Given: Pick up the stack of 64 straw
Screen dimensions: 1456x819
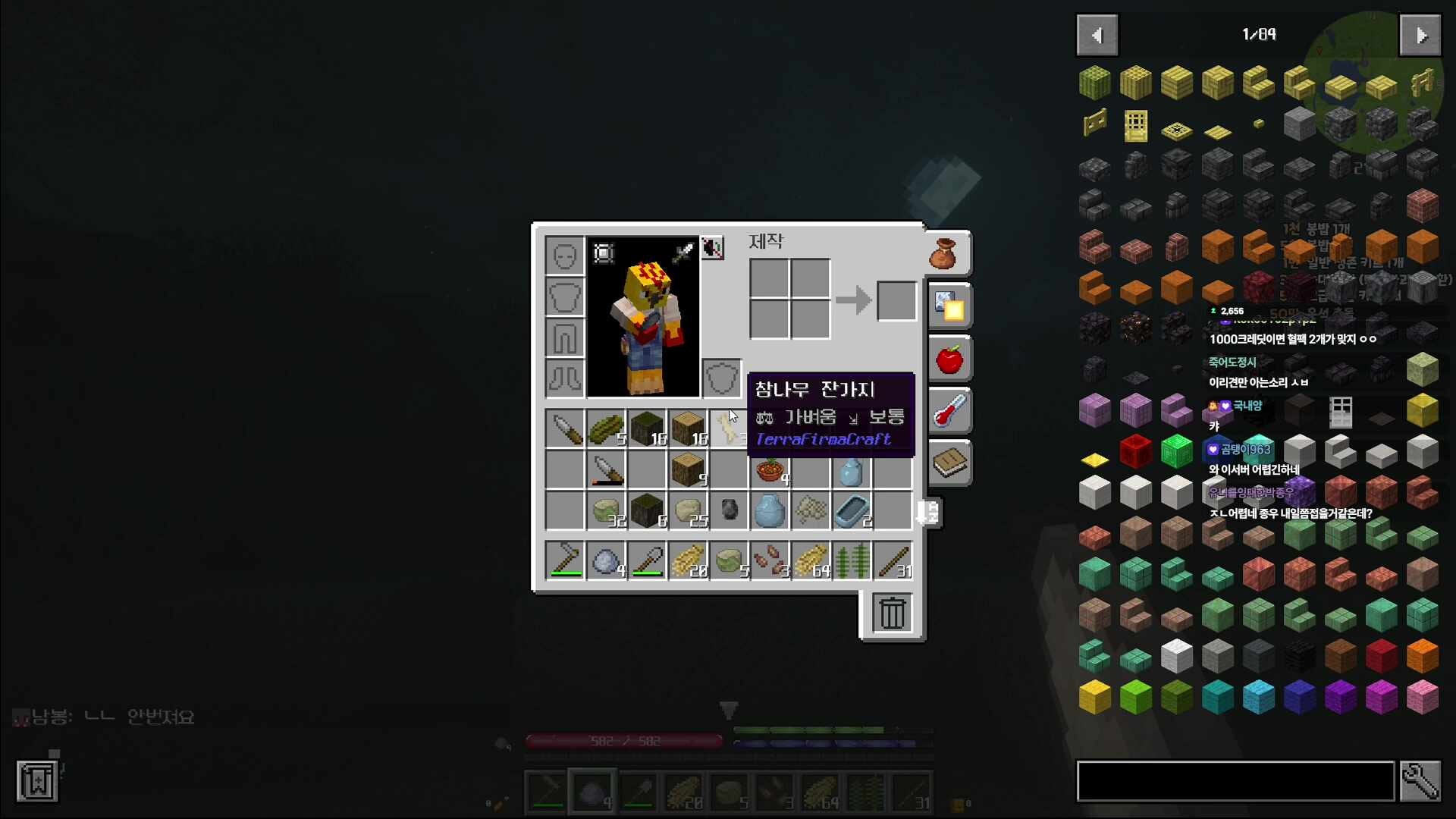Looking at the screenshot, I should tap(811, 562).
